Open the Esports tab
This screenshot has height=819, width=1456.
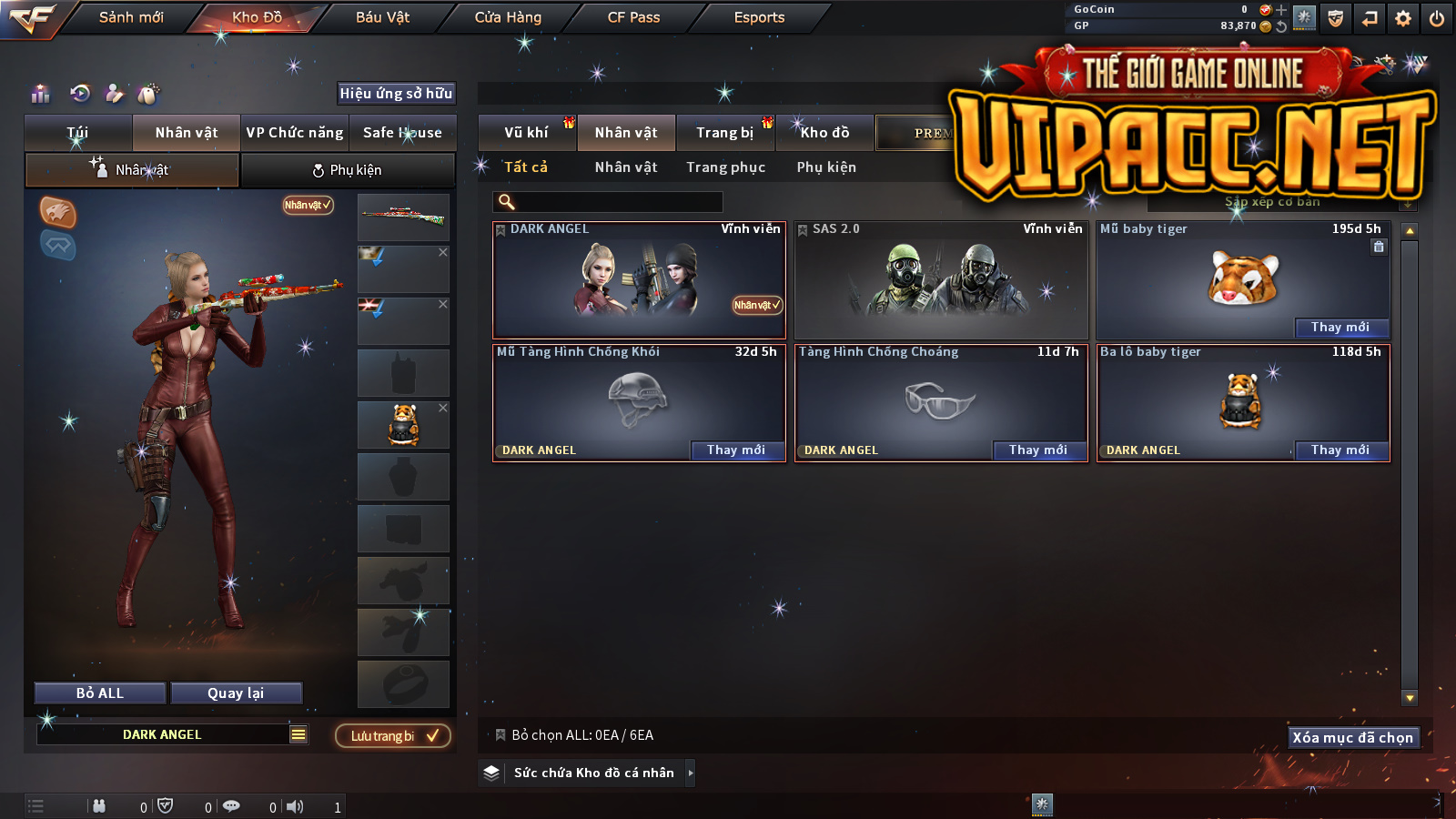759,17
